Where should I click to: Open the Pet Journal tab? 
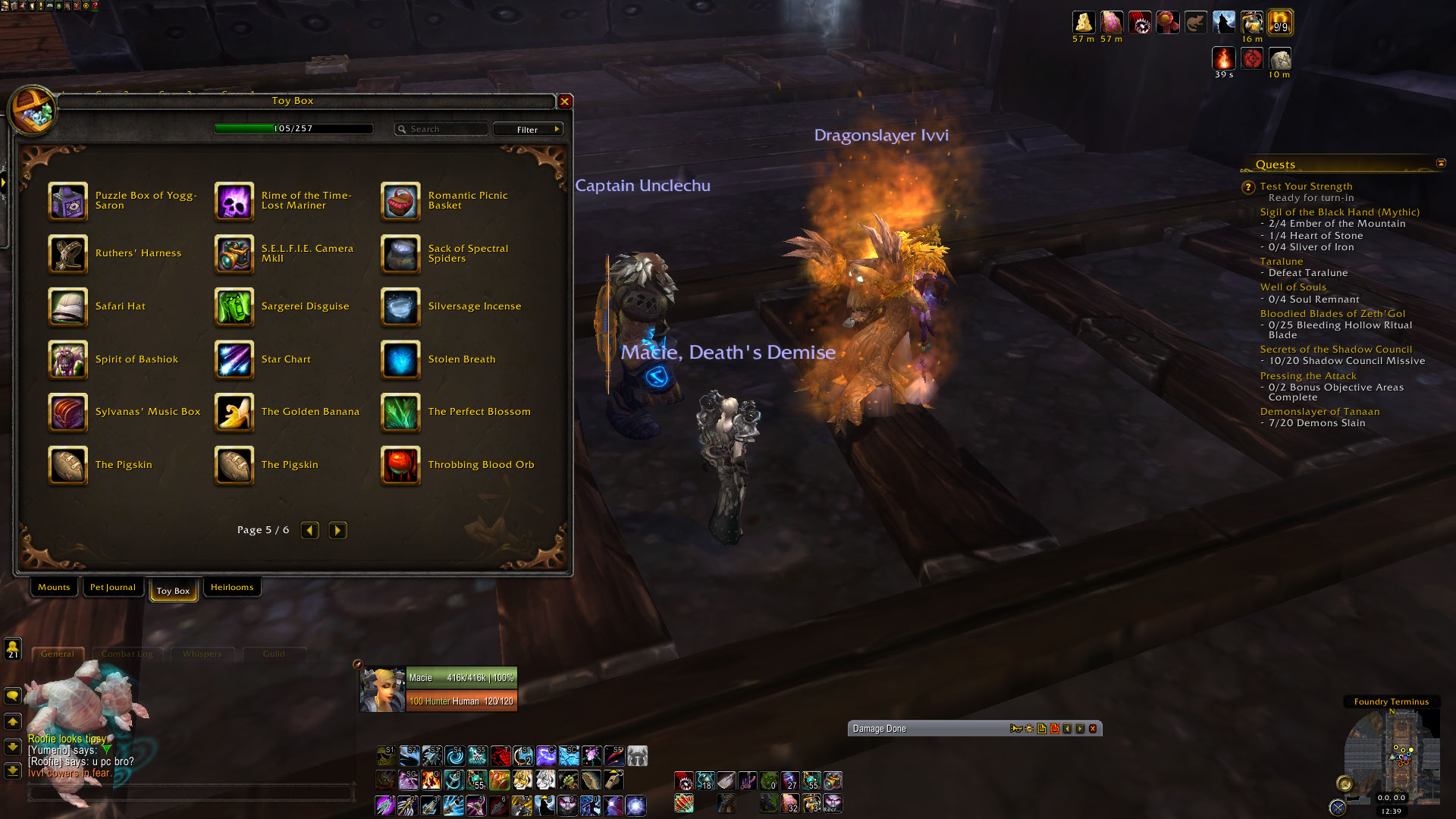(x=113, y=588)
